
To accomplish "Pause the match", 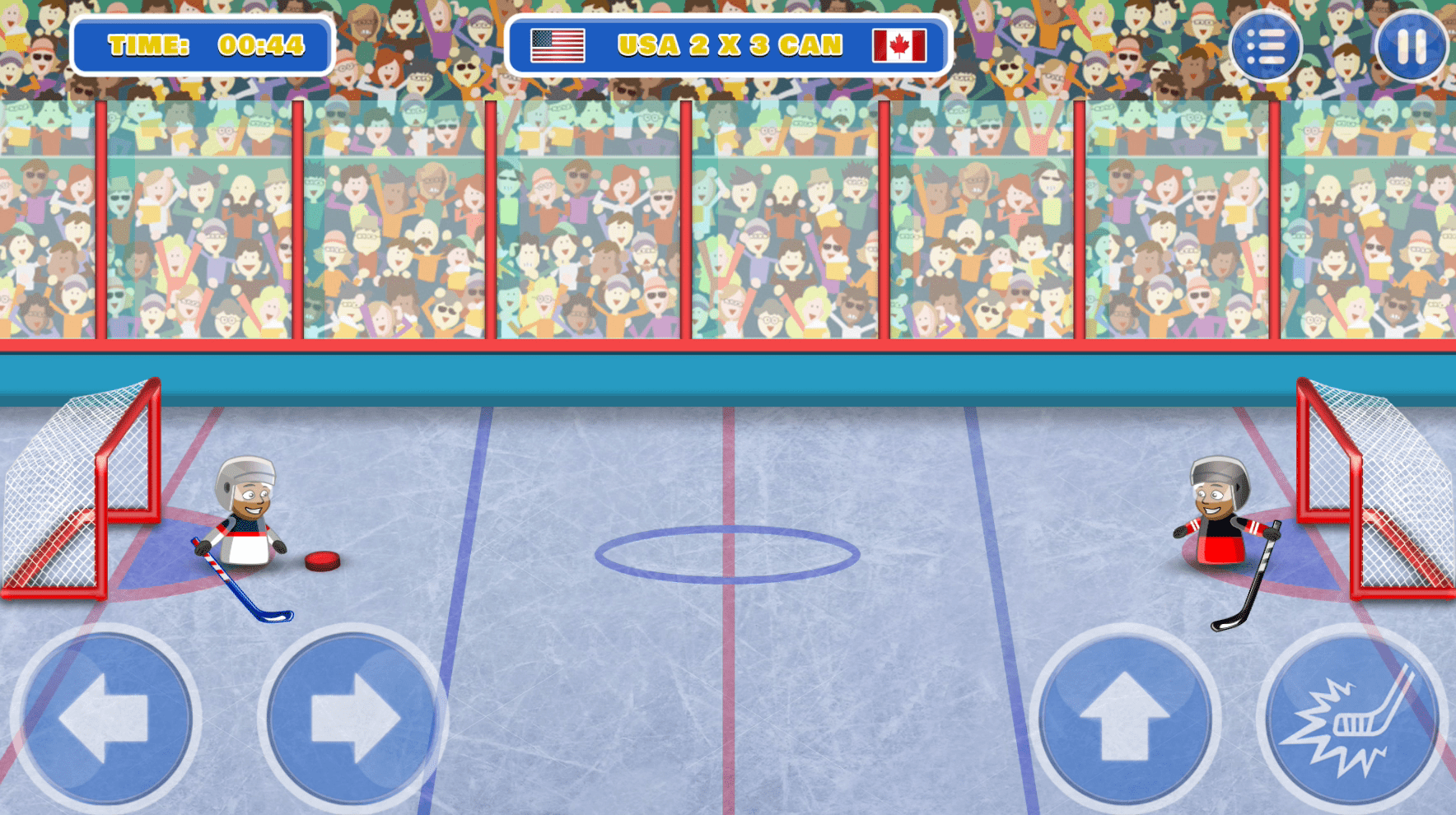I will tap(1411, 46).
